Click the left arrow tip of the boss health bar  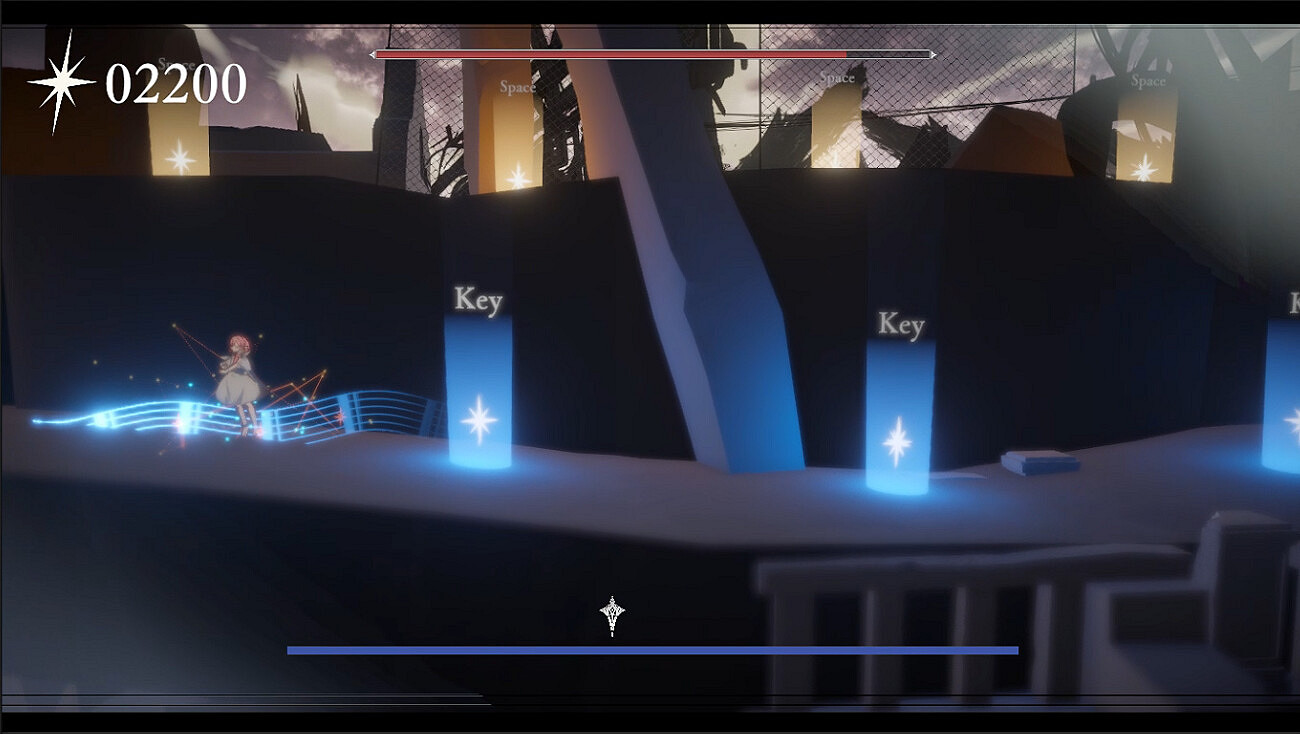[372, 53]
